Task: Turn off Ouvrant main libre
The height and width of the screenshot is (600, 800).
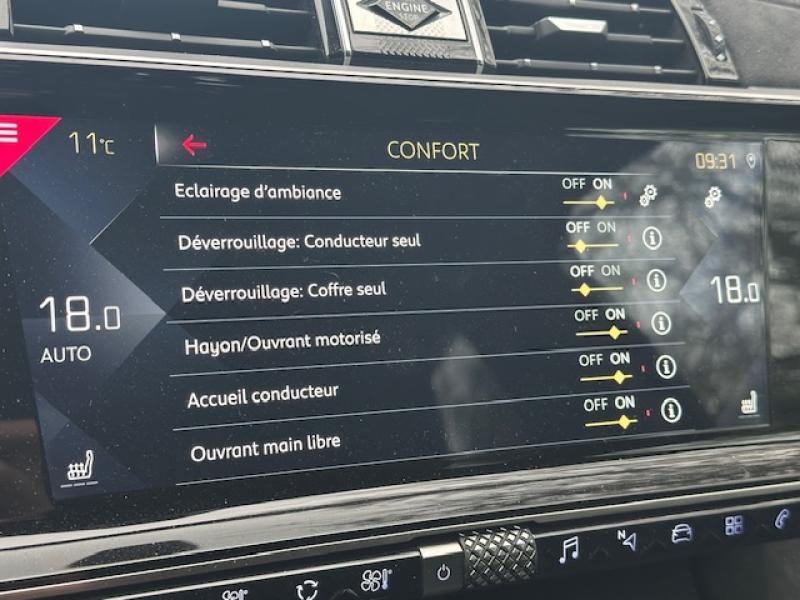Action: click(x=611, y=421)
